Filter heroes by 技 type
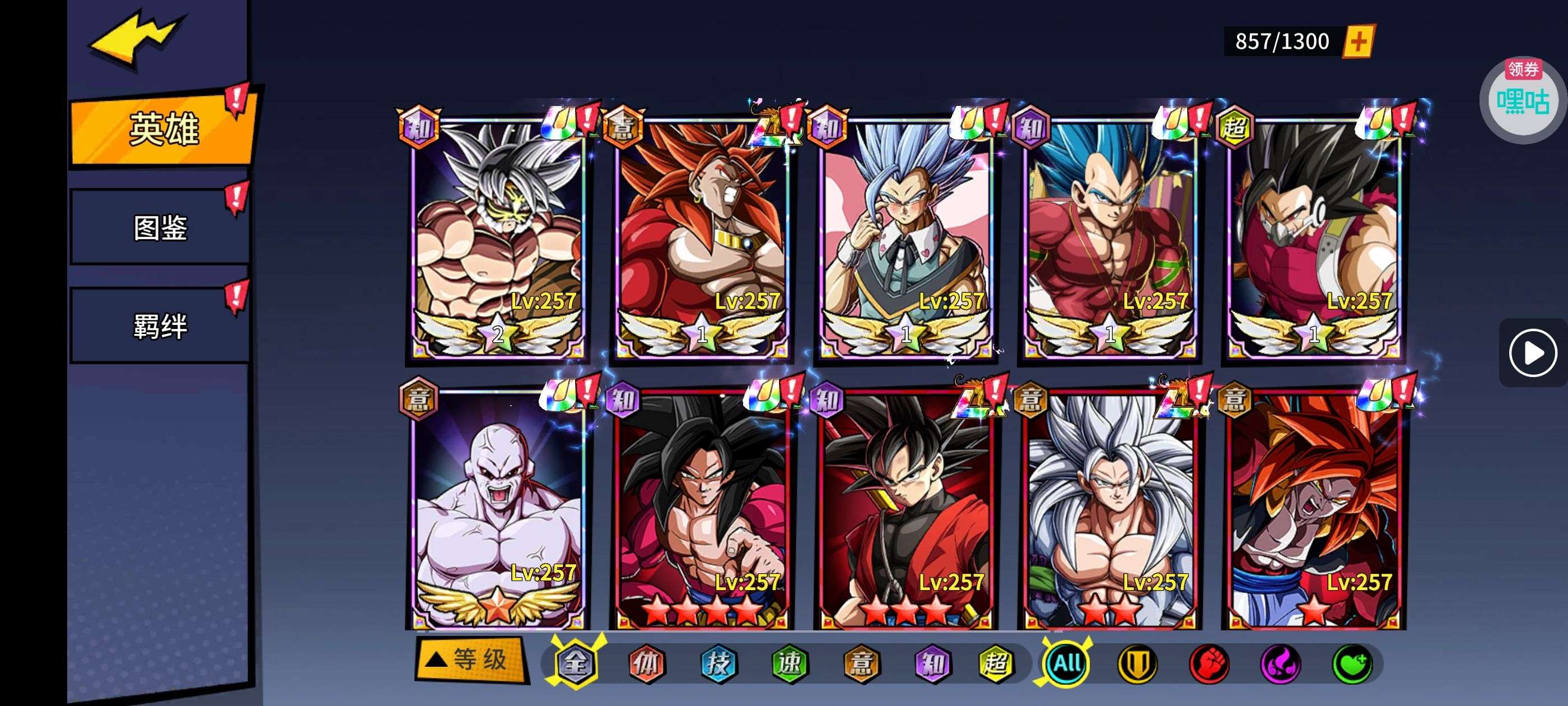Screen dimensions: 1568x706 (718, 663)
